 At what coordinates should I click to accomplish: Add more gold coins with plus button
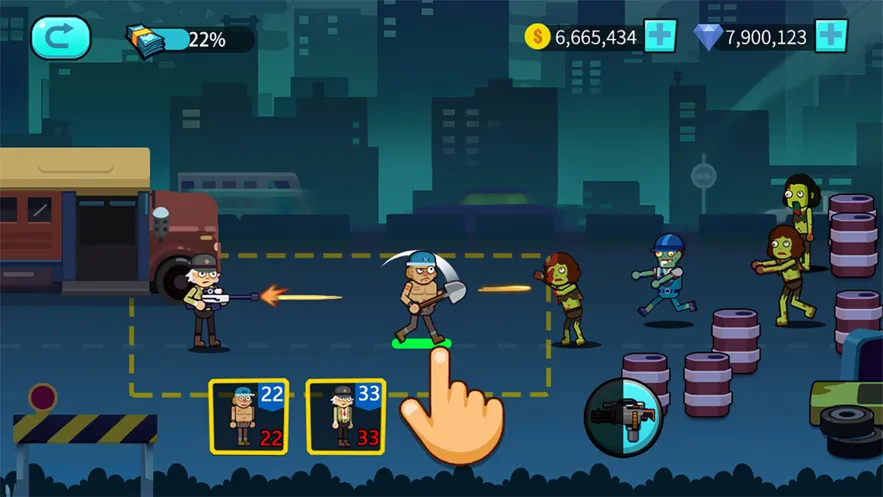(660, 37)
